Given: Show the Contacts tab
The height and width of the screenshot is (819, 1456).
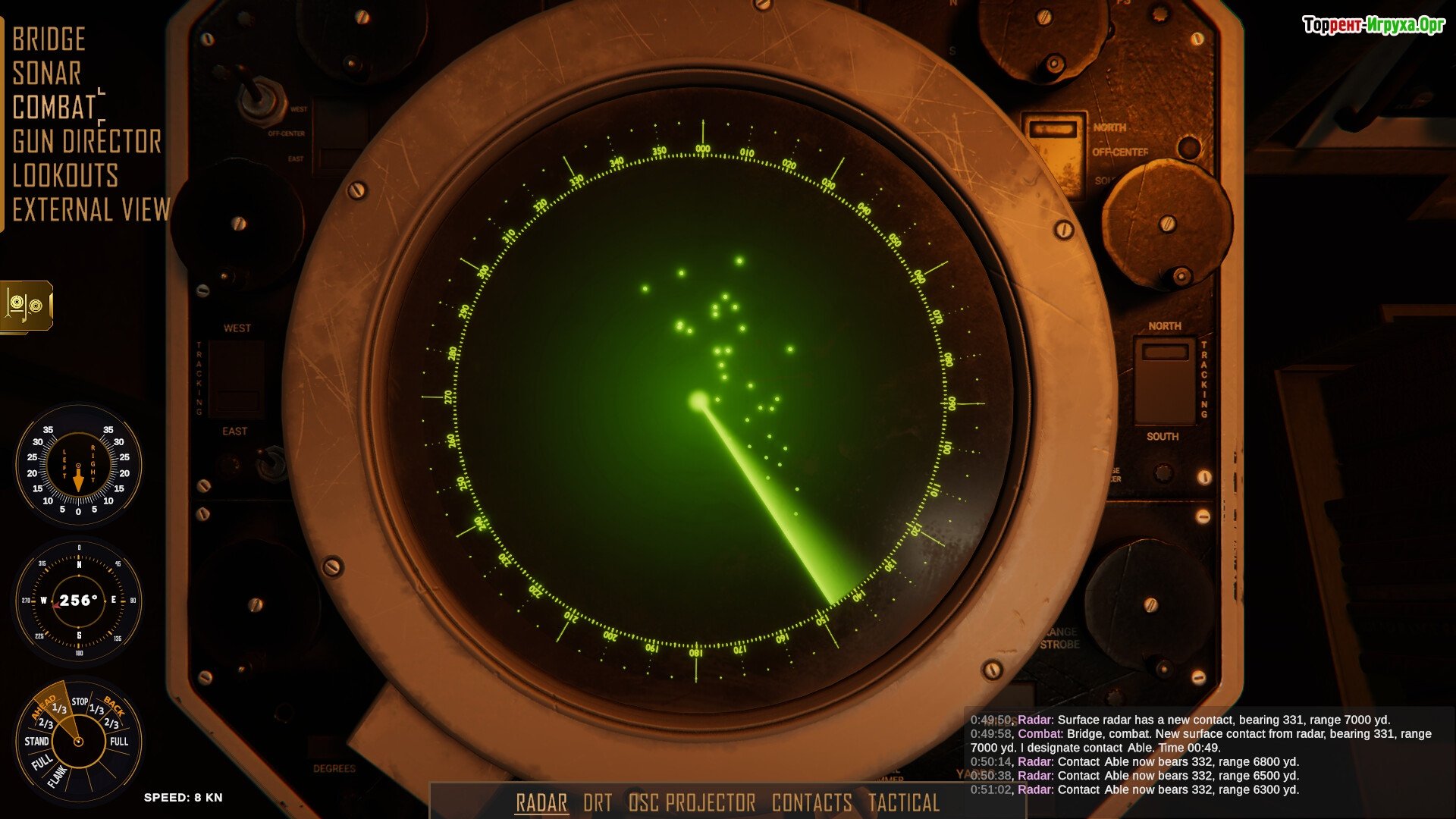Looking at the screenshot, I should (811, 802).
